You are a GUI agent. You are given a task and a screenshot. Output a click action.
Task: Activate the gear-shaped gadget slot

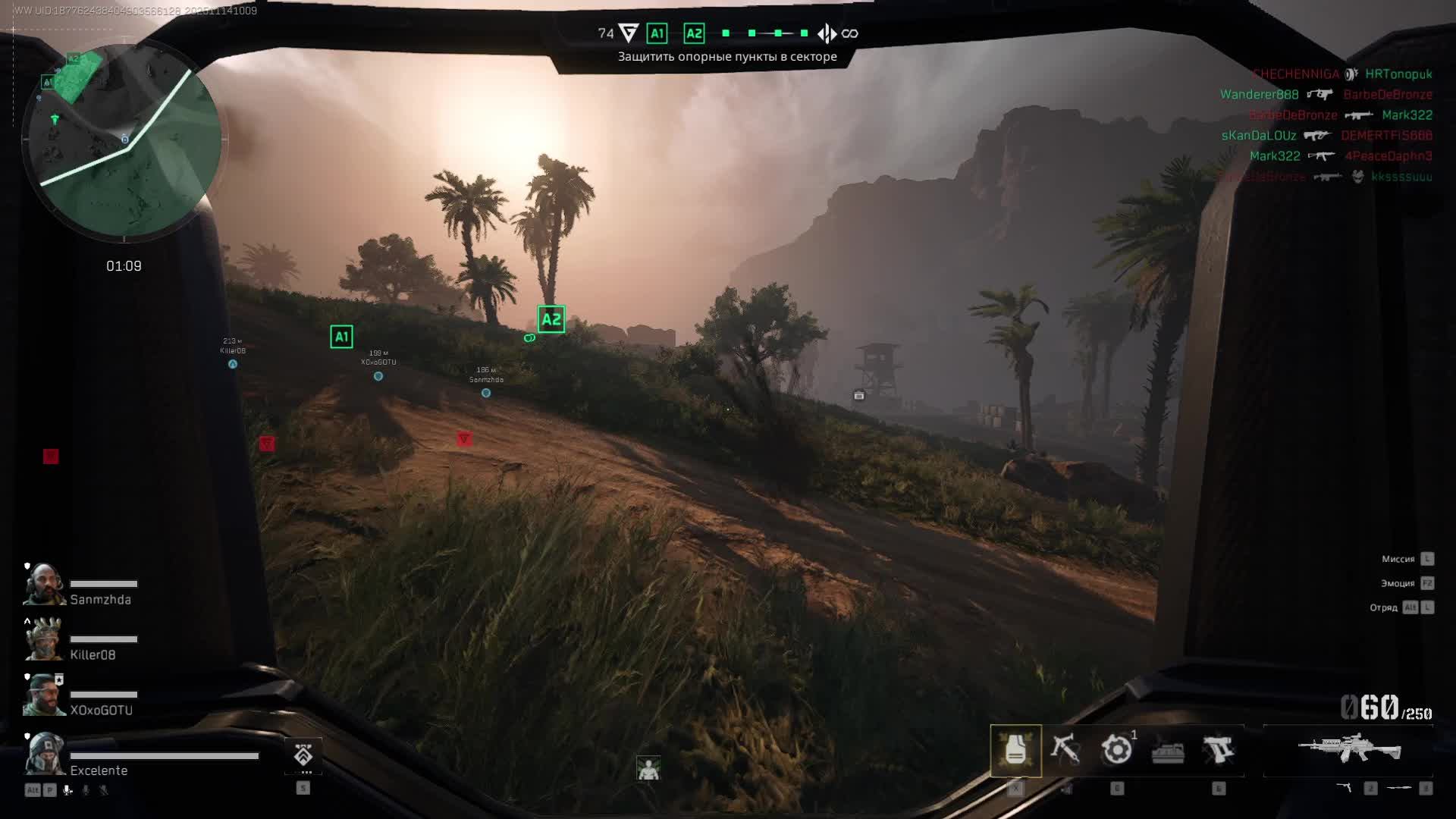(x=1116, y=750)
